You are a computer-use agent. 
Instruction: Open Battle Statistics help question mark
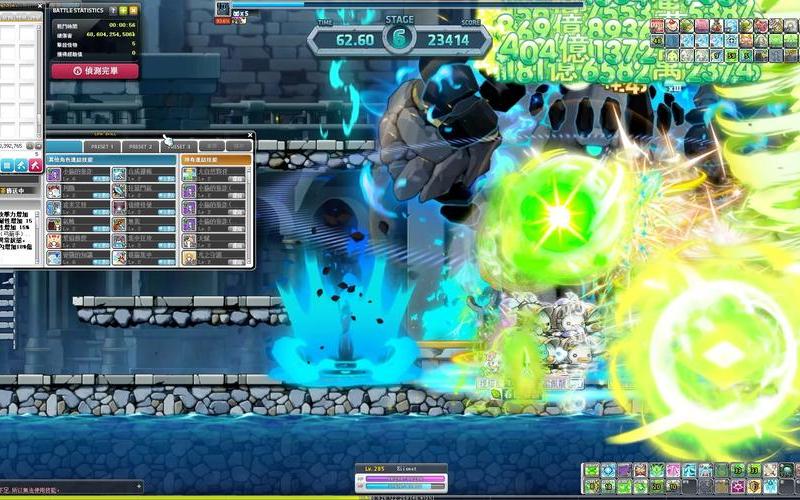coord(112,10)
